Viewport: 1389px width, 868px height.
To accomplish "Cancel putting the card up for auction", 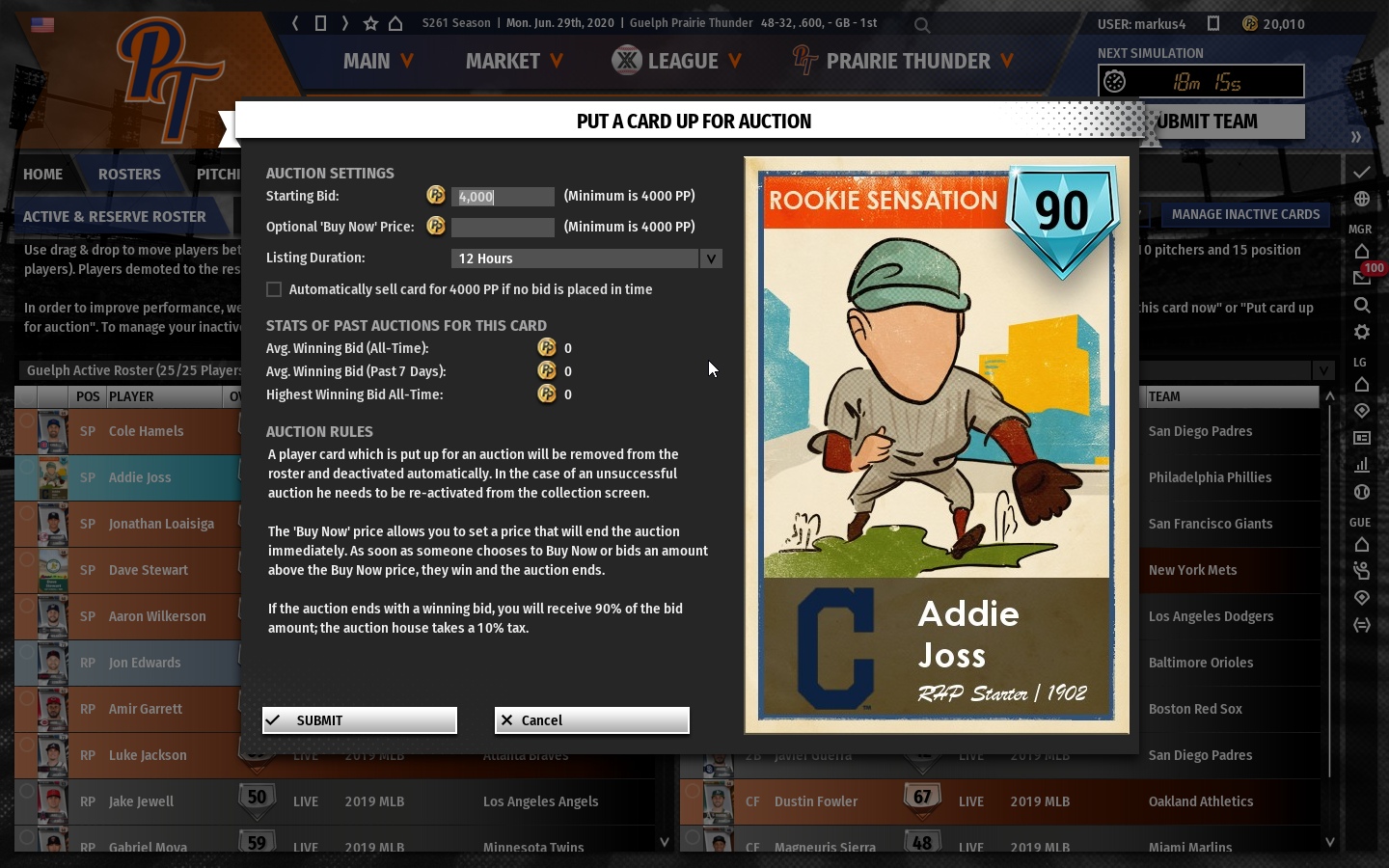I will point(591,720).
